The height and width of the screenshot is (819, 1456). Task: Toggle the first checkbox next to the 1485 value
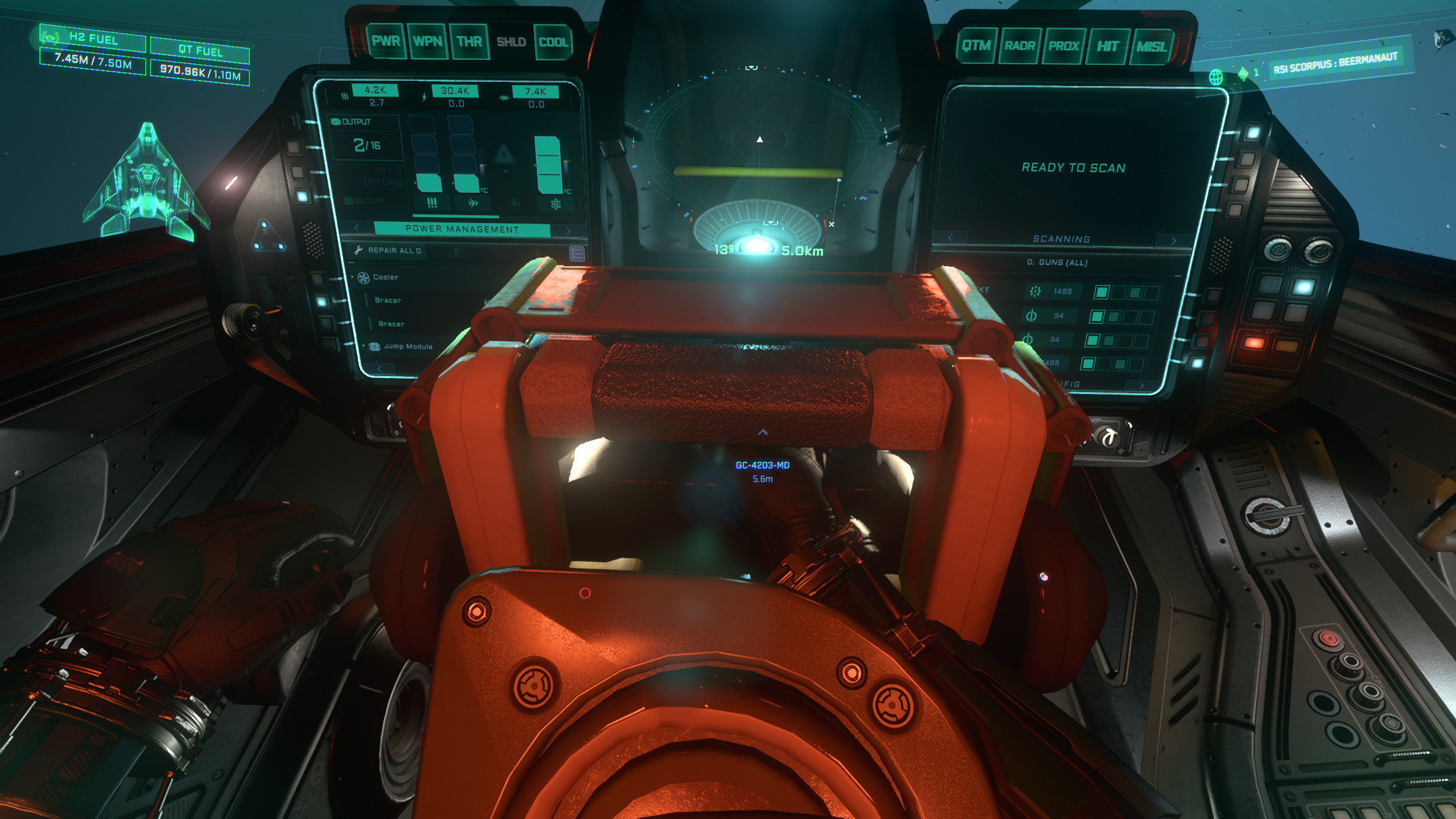(x=1102, y=292)
